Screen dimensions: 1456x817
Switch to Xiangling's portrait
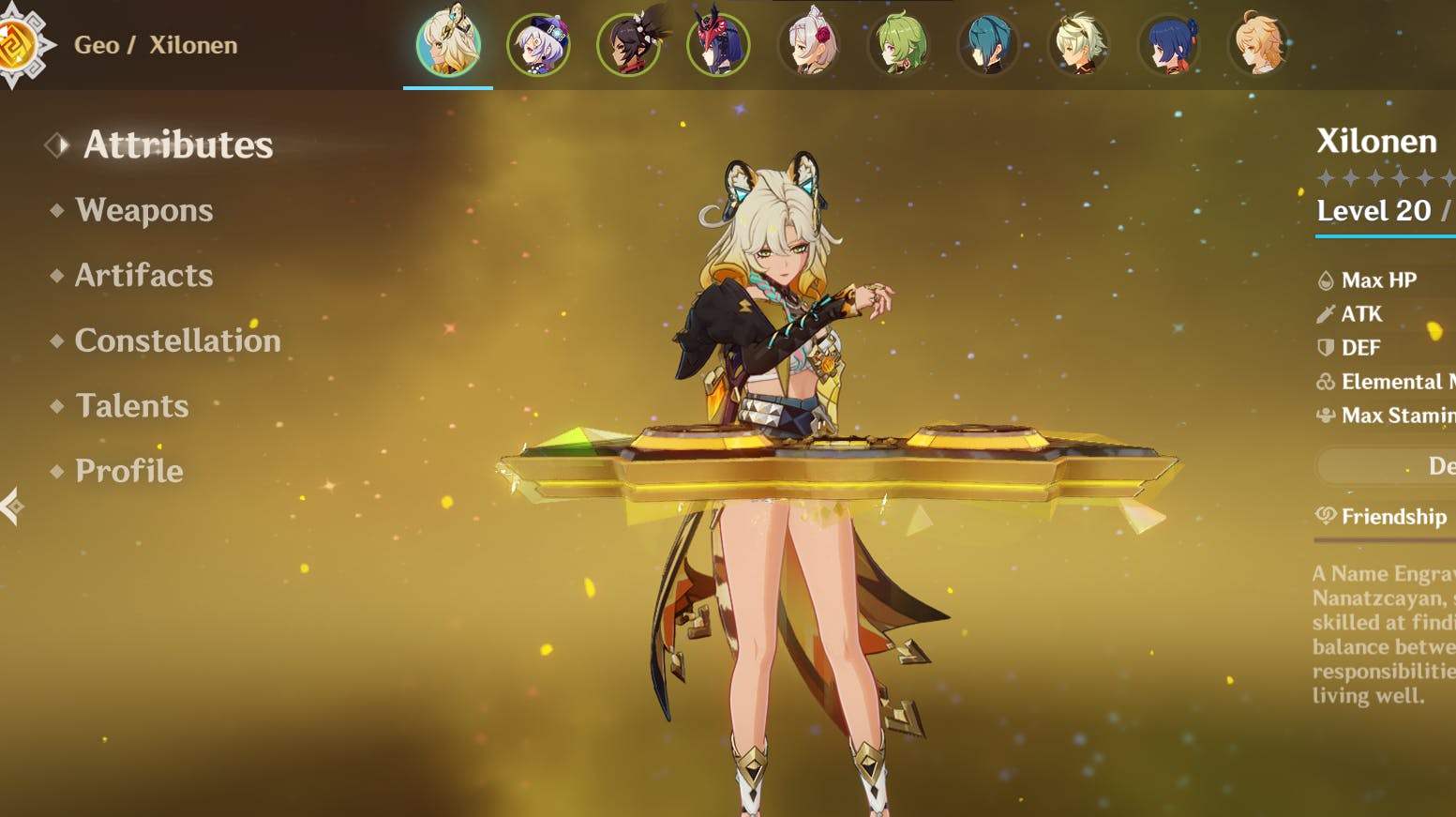coord(1168,44)
